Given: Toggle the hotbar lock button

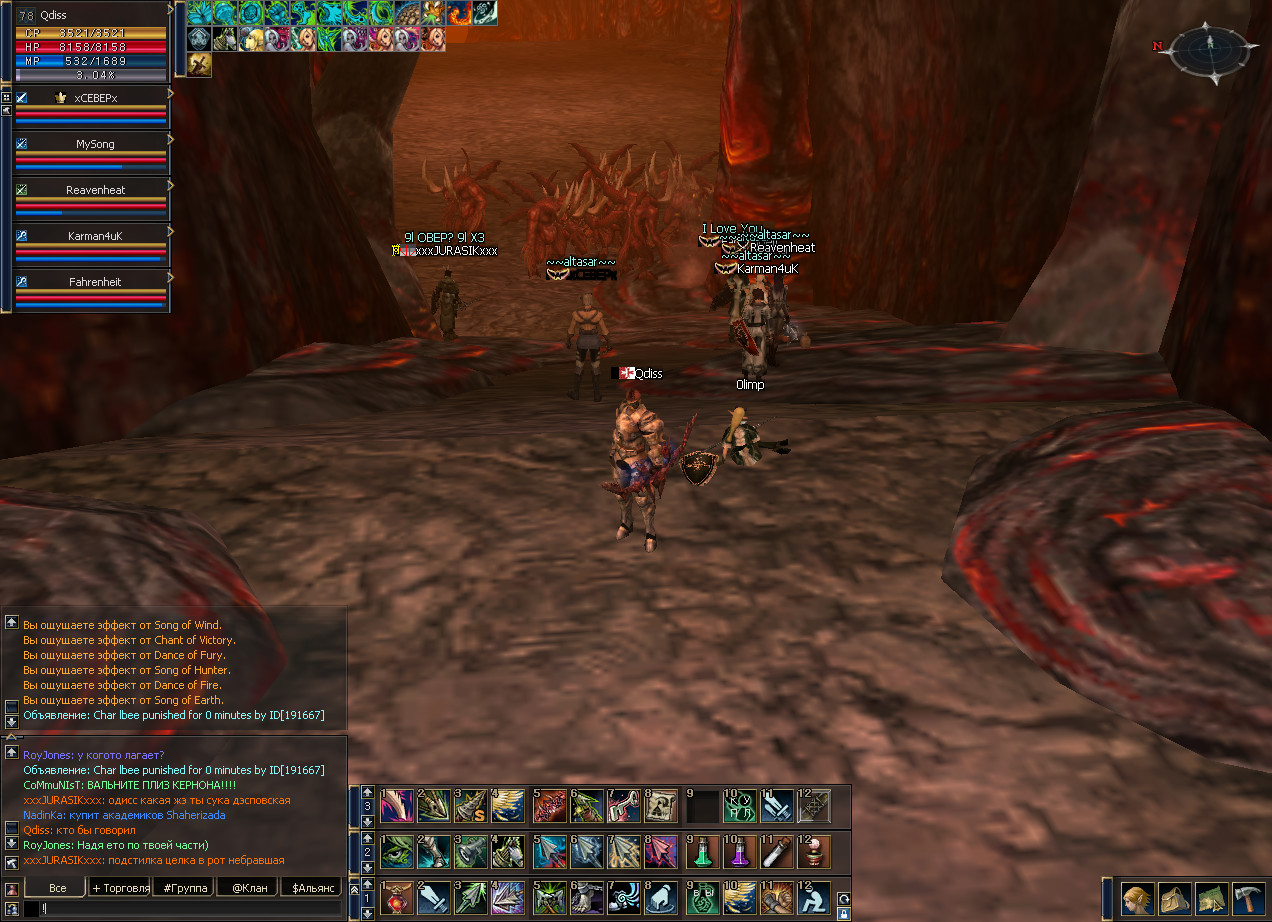Looking at the screenshot, I should pos(844,913).
